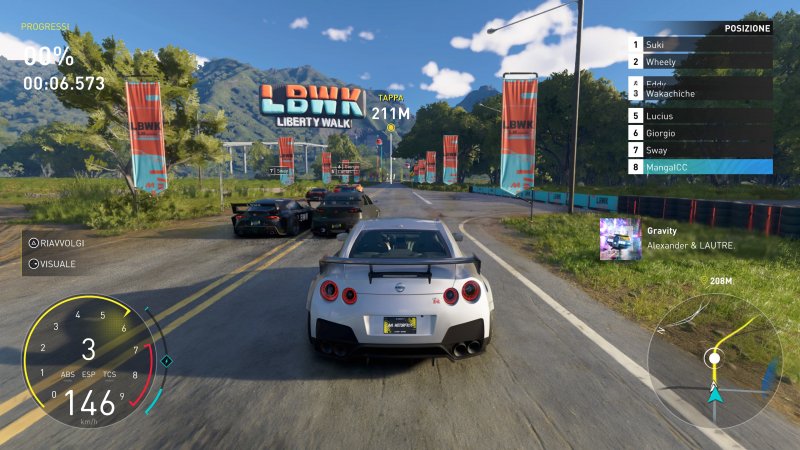Viewport: 800px width, 450px height.
Task: Select Lucius in fifth position
Action: point(700,115)
